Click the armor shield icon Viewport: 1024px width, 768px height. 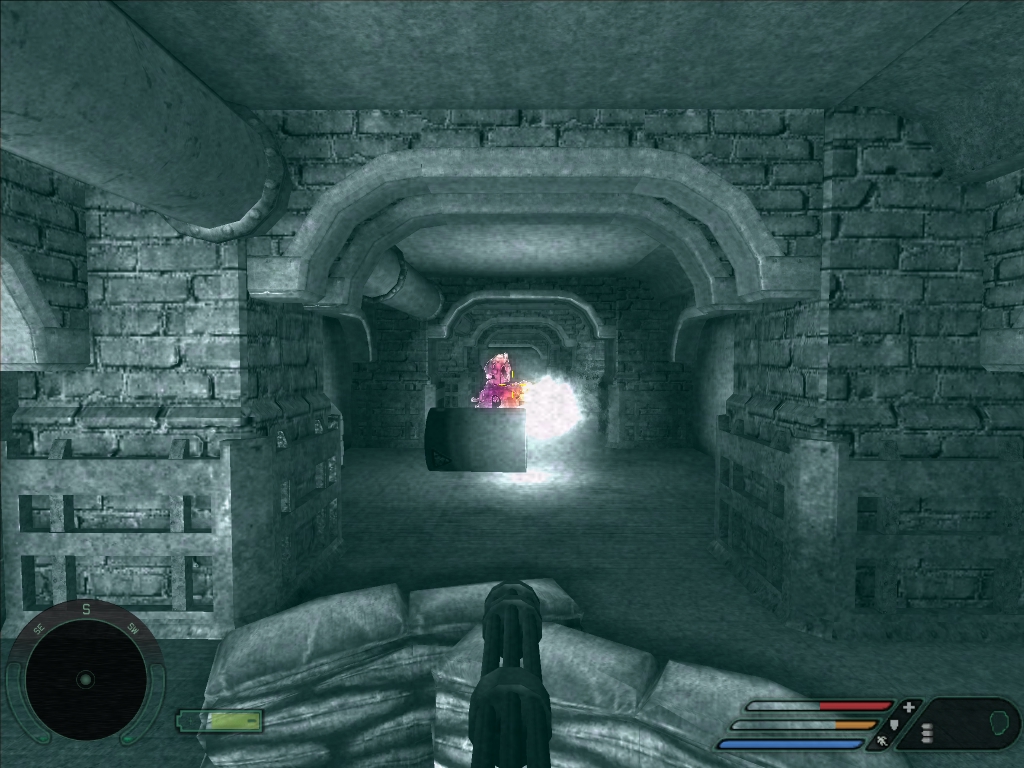coord(894,724)
